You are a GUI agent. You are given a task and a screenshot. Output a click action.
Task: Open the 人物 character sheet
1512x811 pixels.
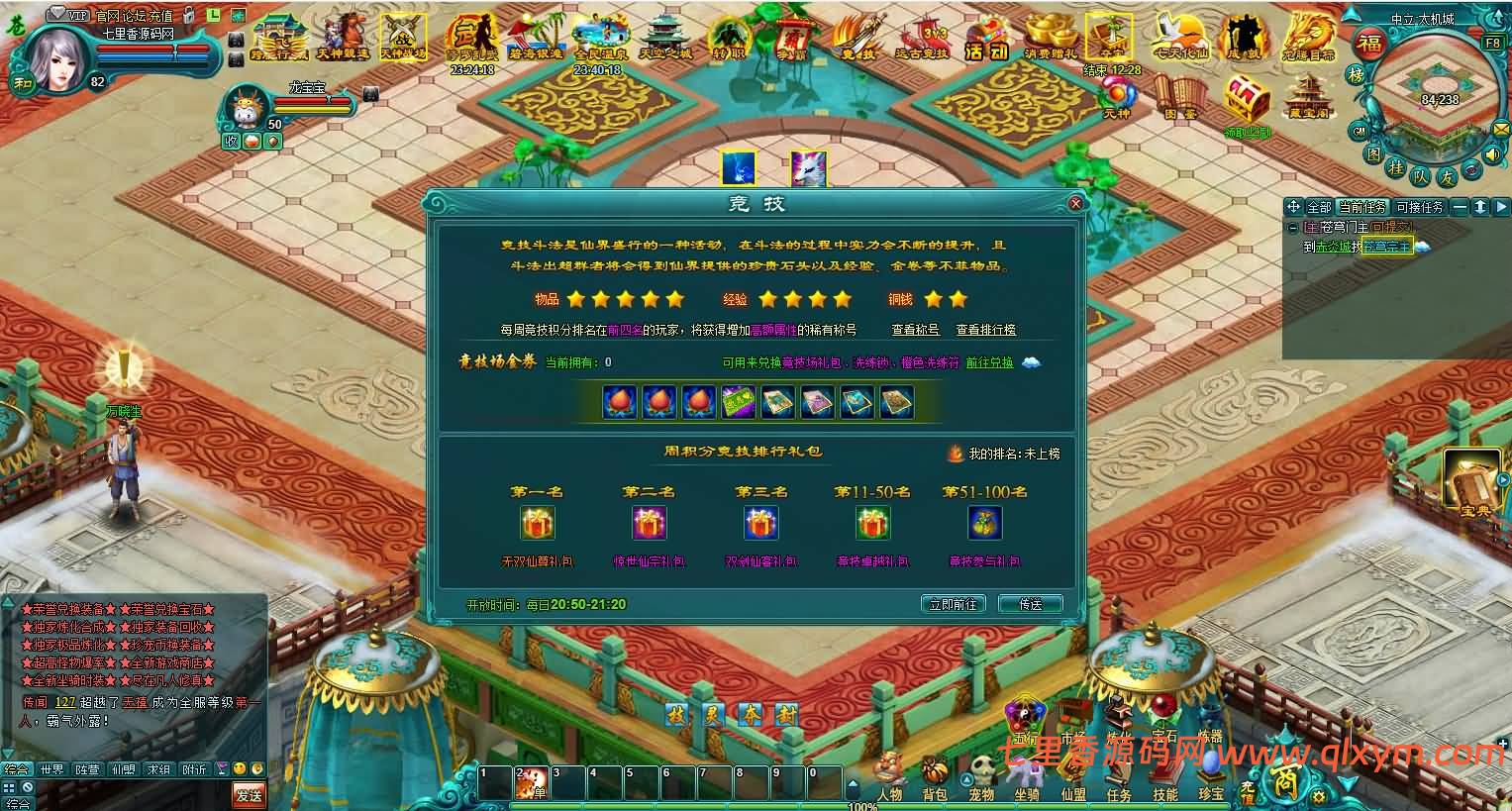coord(889,775)
